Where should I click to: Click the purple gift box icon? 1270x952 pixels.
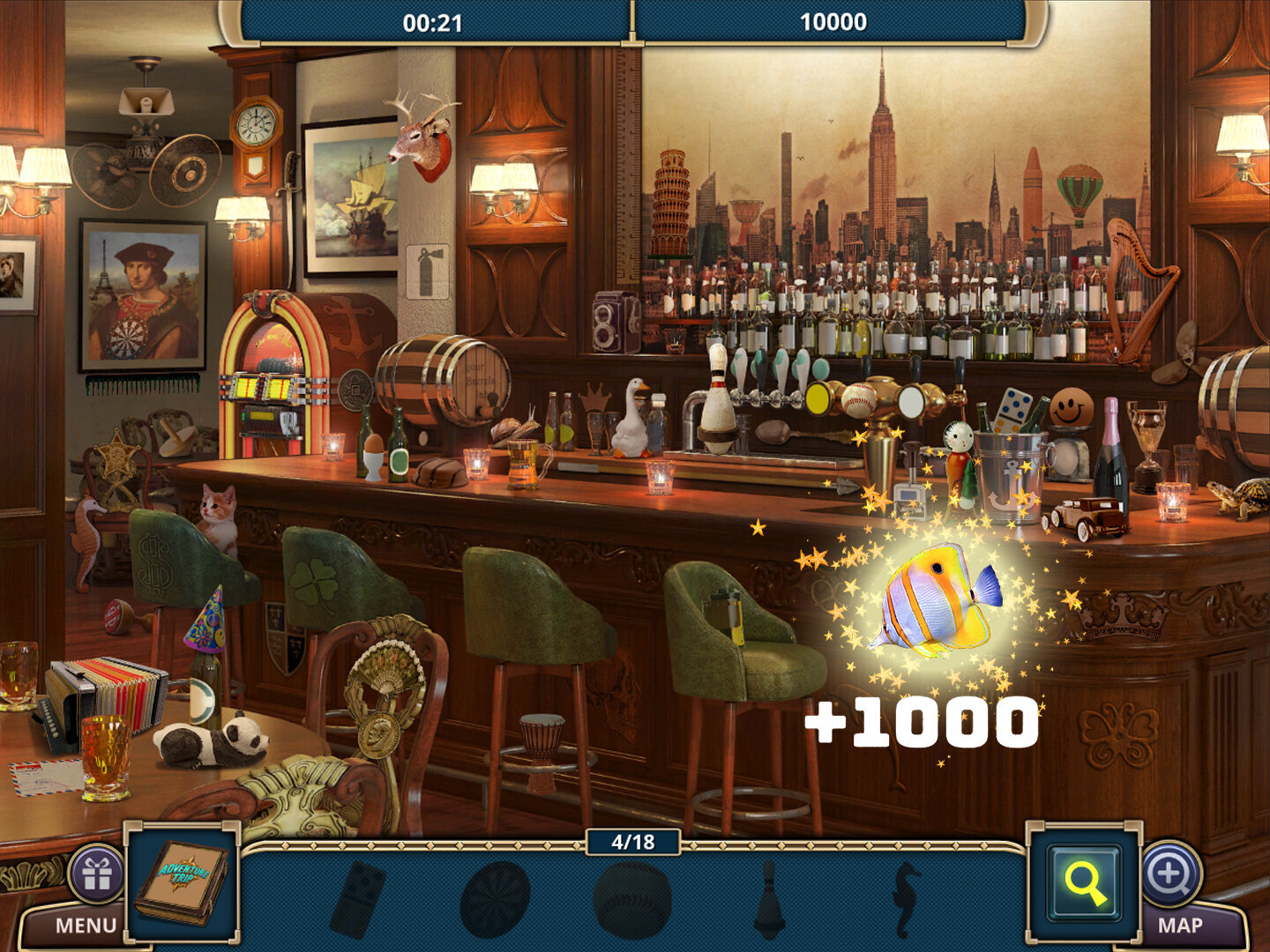pos(96,874)
